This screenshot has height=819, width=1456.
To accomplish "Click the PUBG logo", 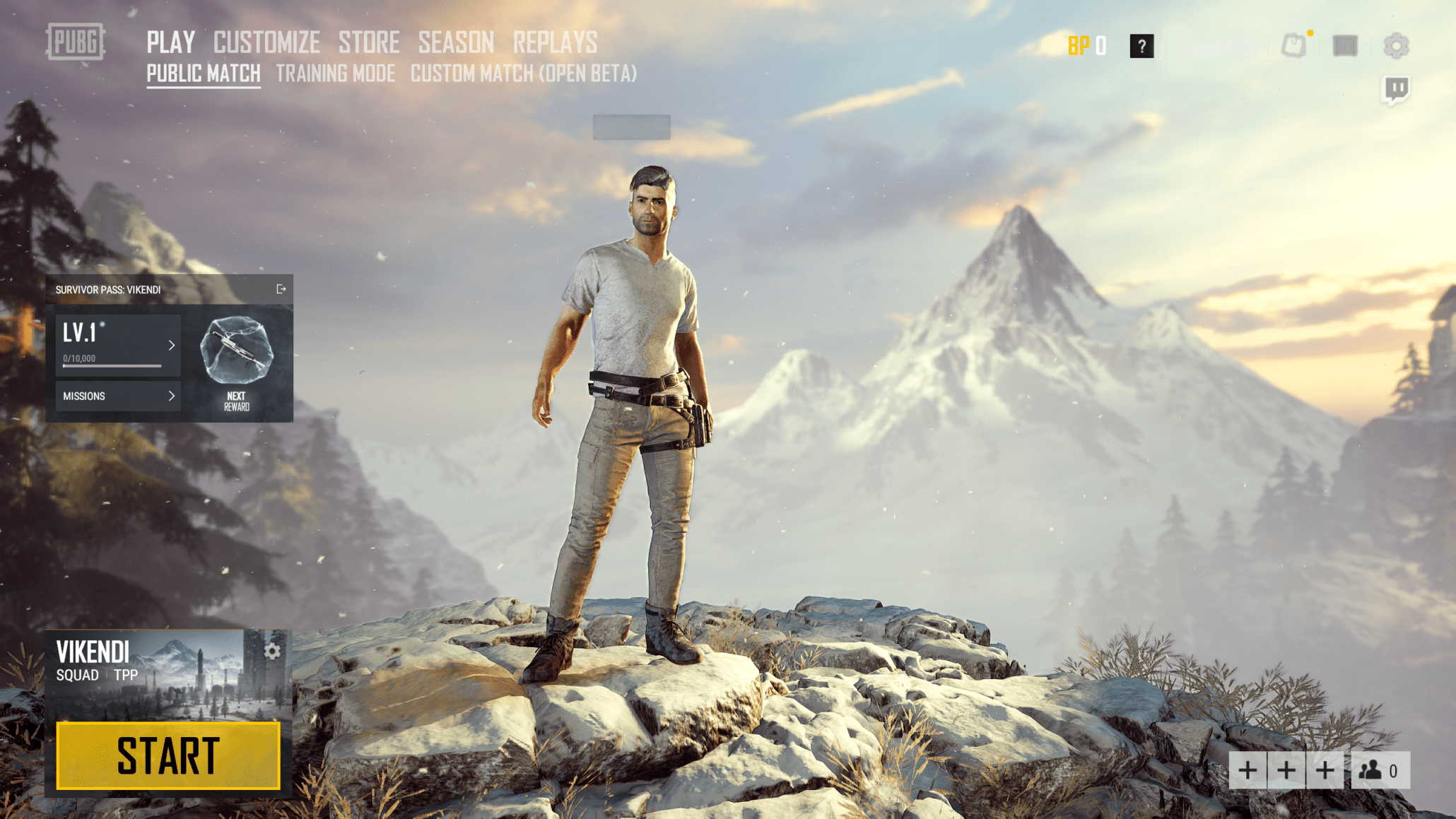I will tap(75, 43).
